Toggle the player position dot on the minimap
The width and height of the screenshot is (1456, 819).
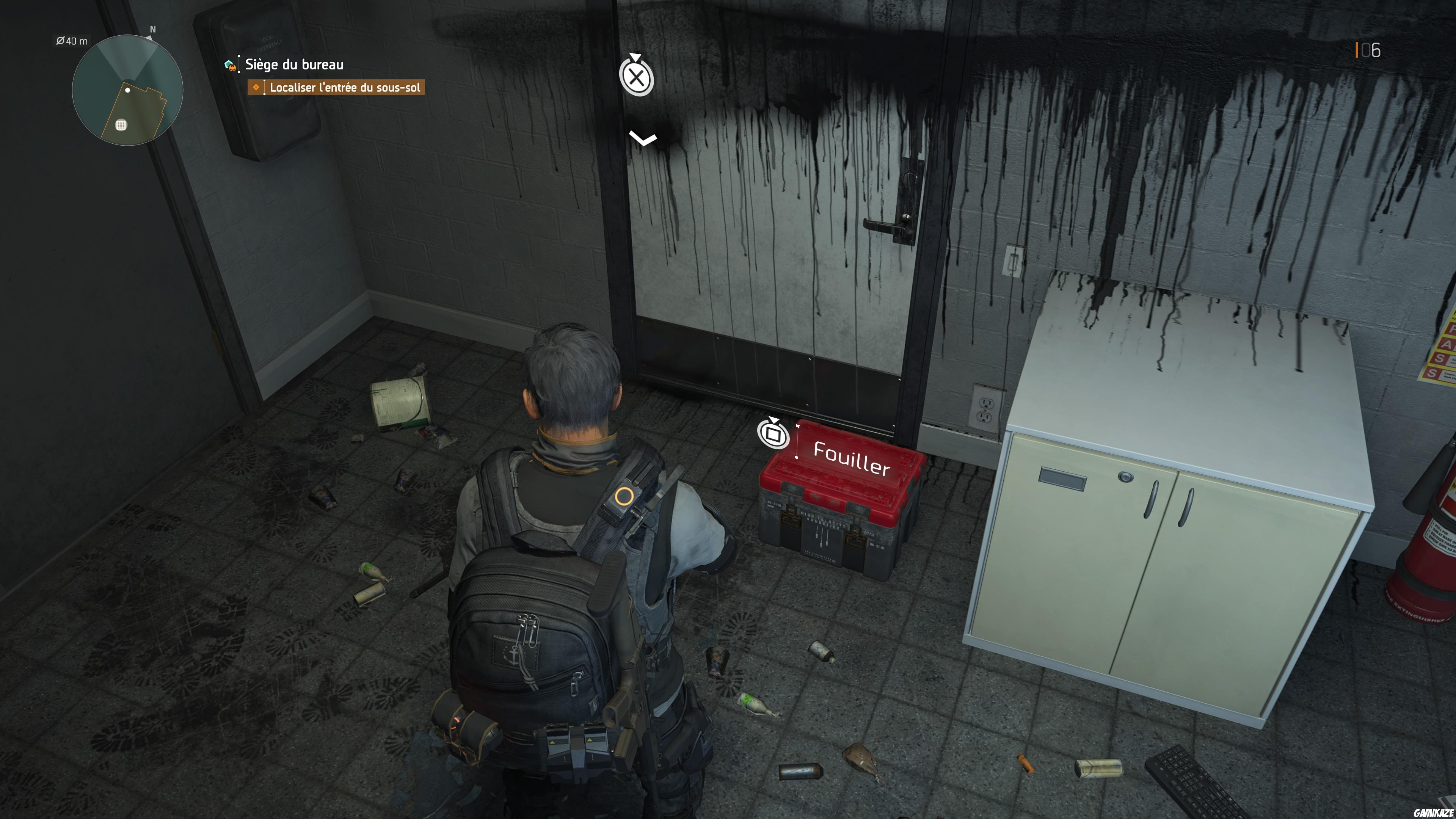click(x=128, y=91)
